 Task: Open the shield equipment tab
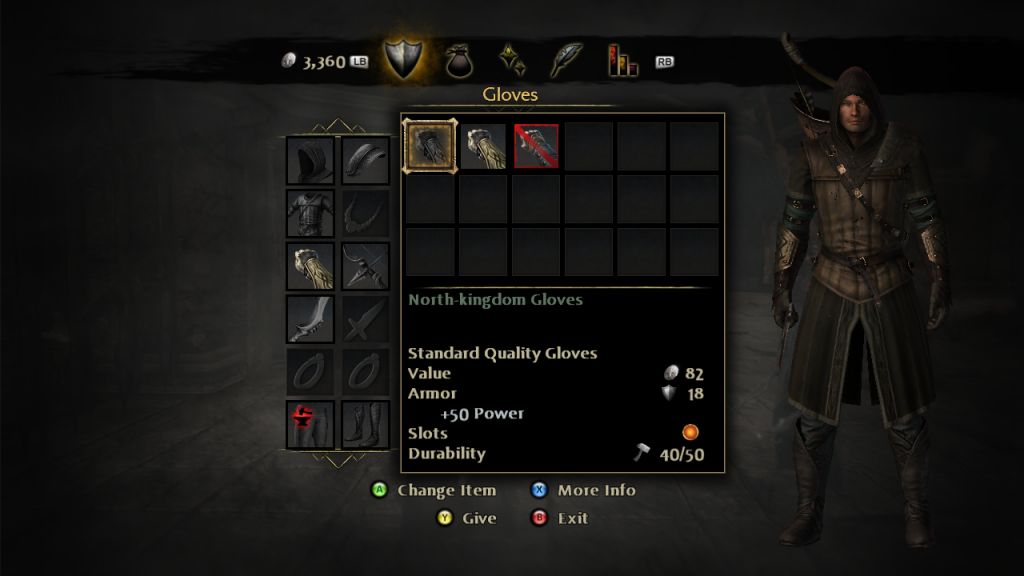[x=405, y=59]
